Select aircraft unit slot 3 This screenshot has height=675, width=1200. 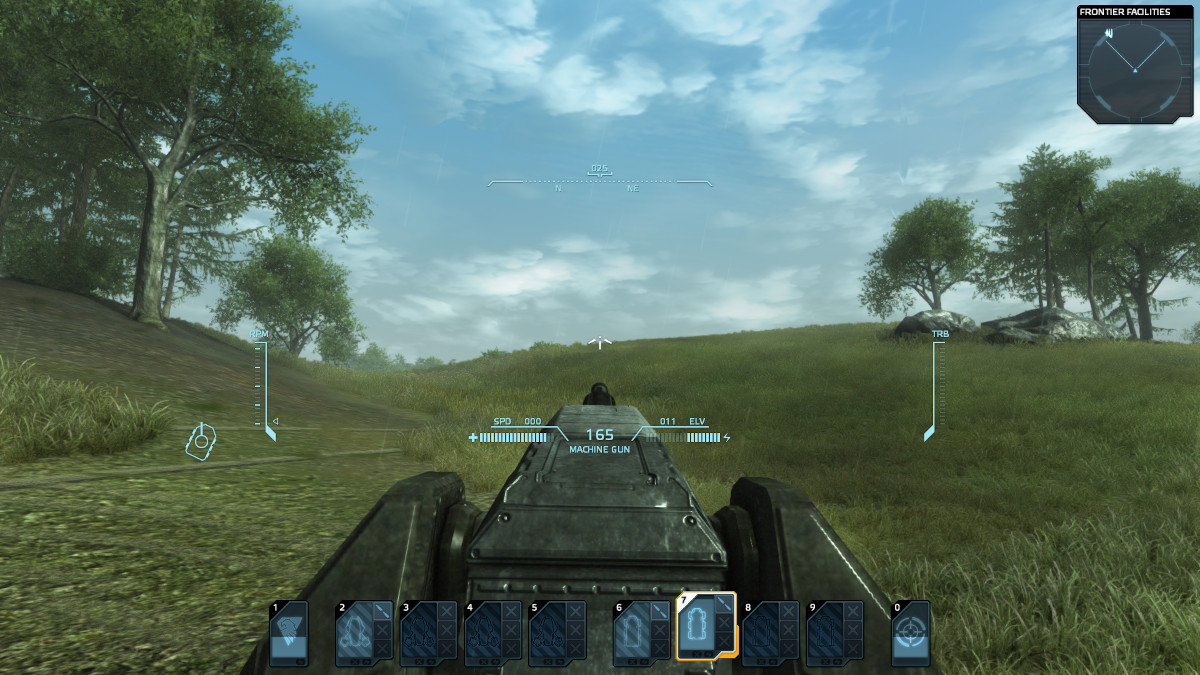coord(428,633)
